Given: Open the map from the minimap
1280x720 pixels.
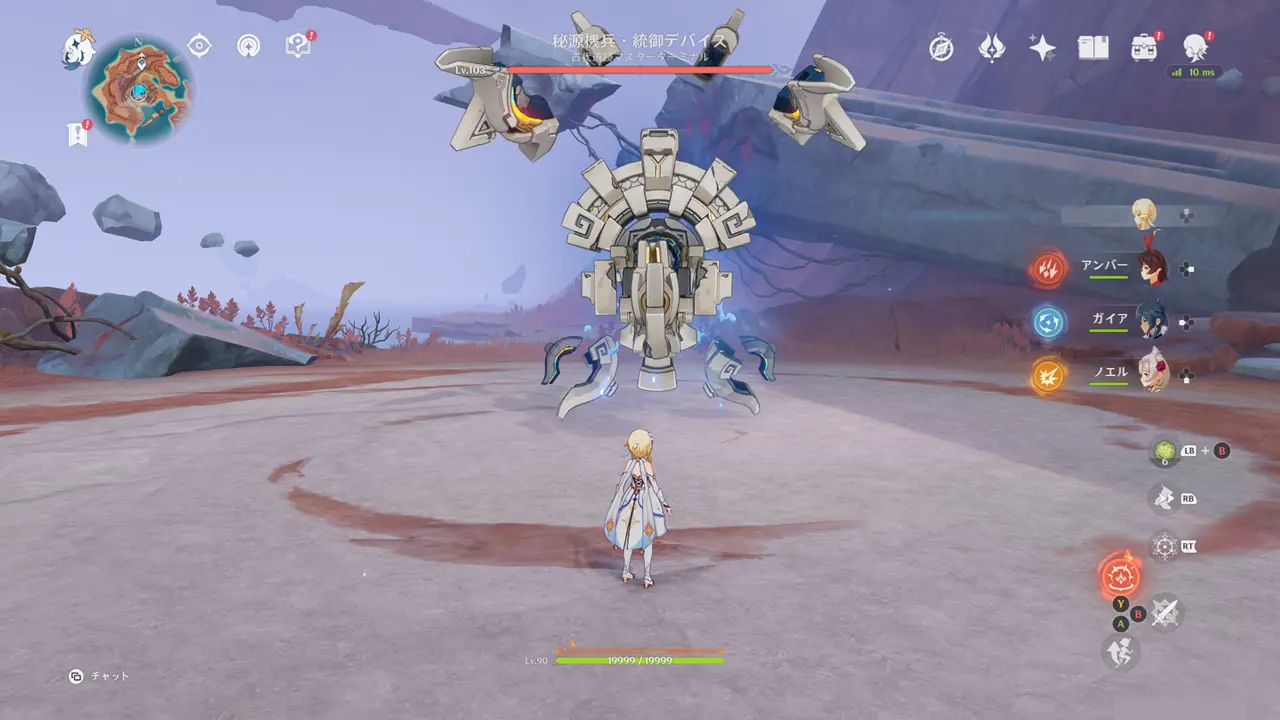Looking at the screenshot, I should coord(138,90).
